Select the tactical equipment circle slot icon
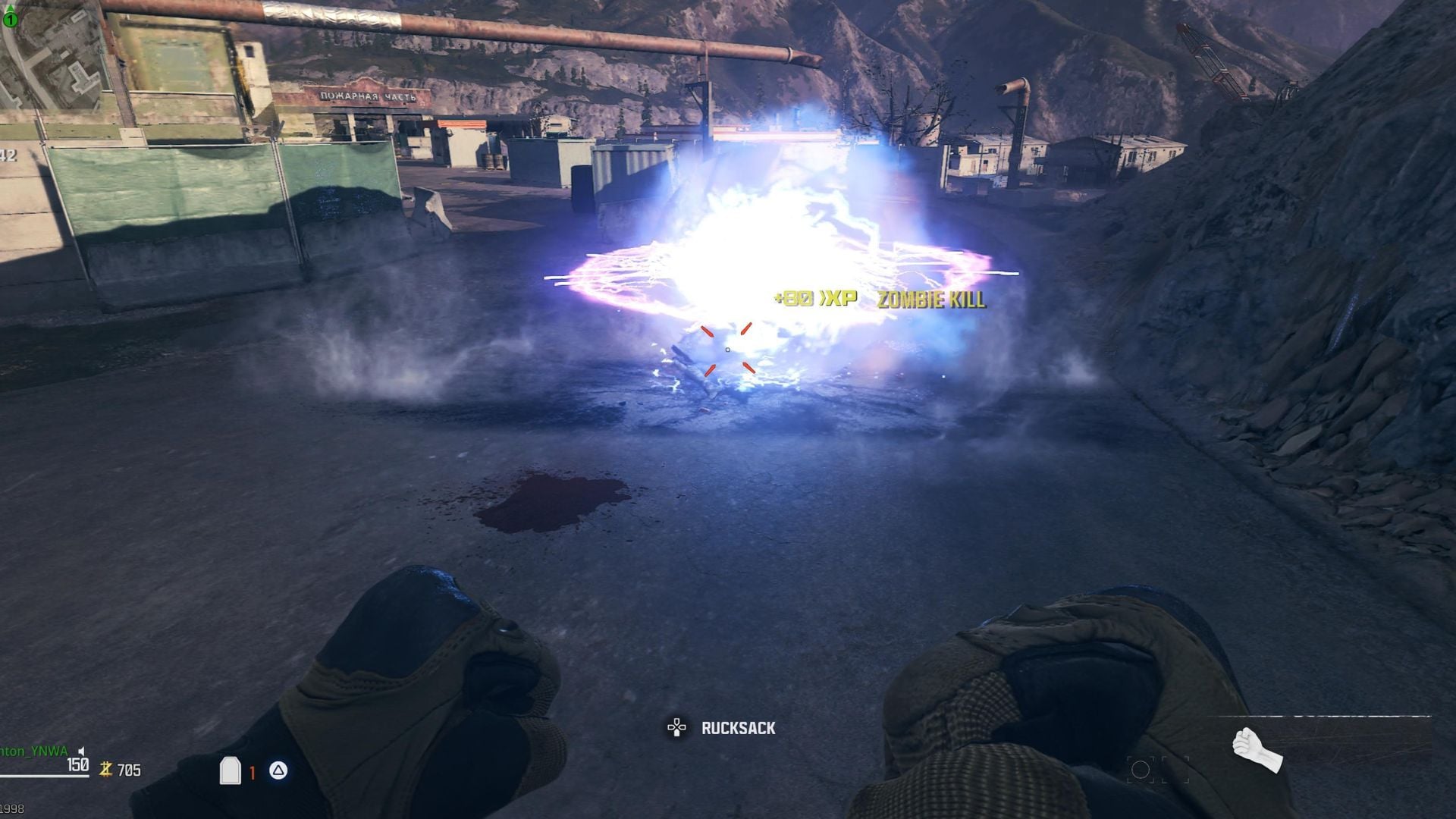 click(x=1140, y=770)
